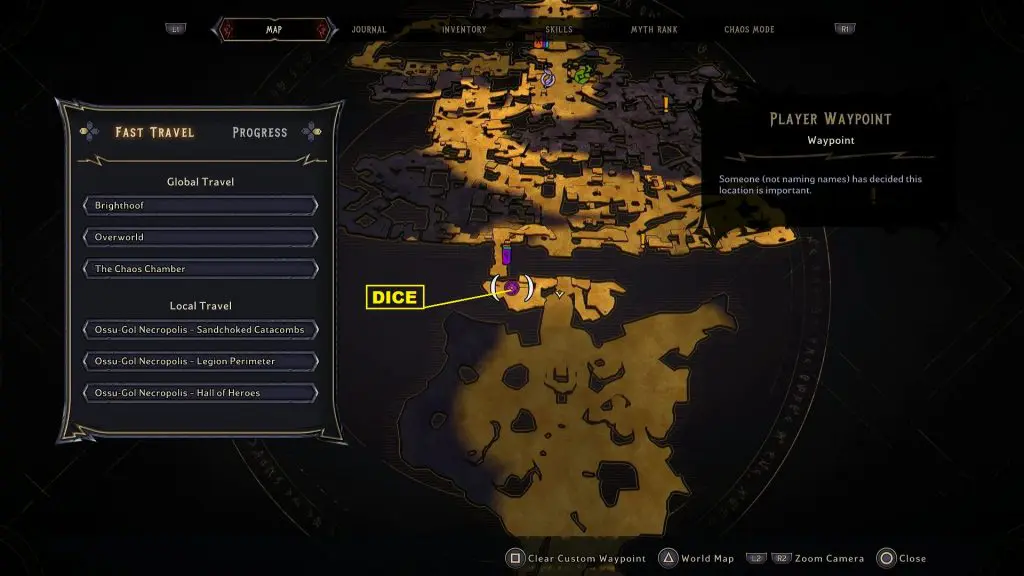The width and height of the screenshot is (1024, 576).
Task: Click the green marker on the map
Action: pyautogui.click(x=581, y=74)
